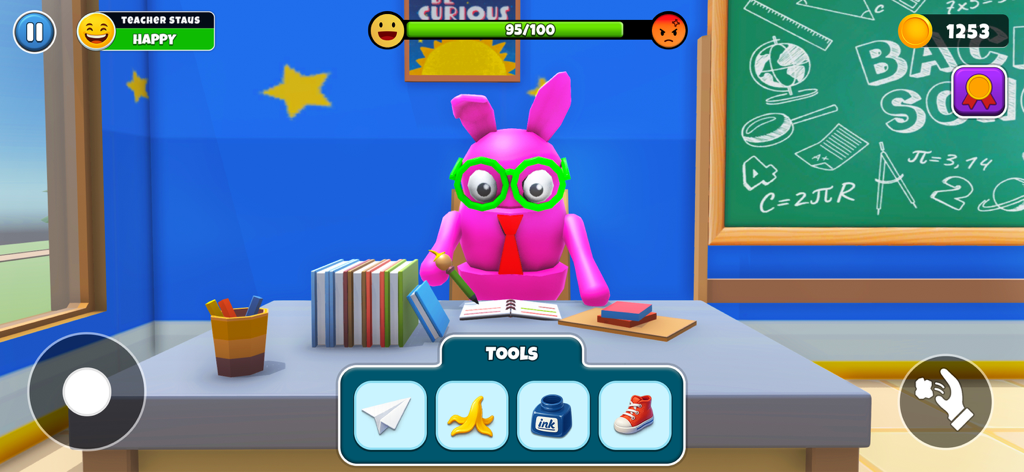Pause the game
This screenshot has width=1024, height=472.
34,32
